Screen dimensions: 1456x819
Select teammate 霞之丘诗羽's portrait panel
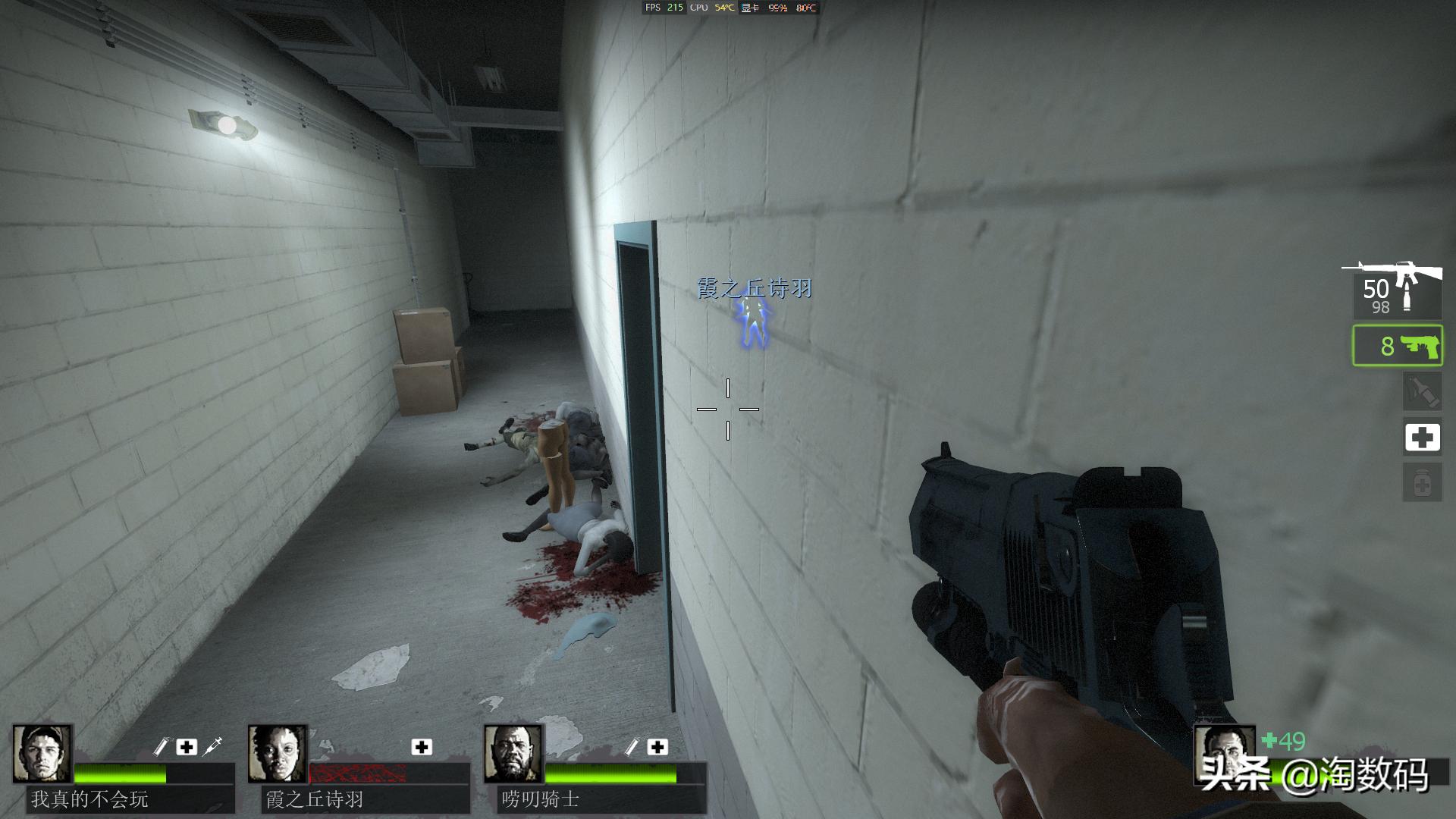click(278, 754)
